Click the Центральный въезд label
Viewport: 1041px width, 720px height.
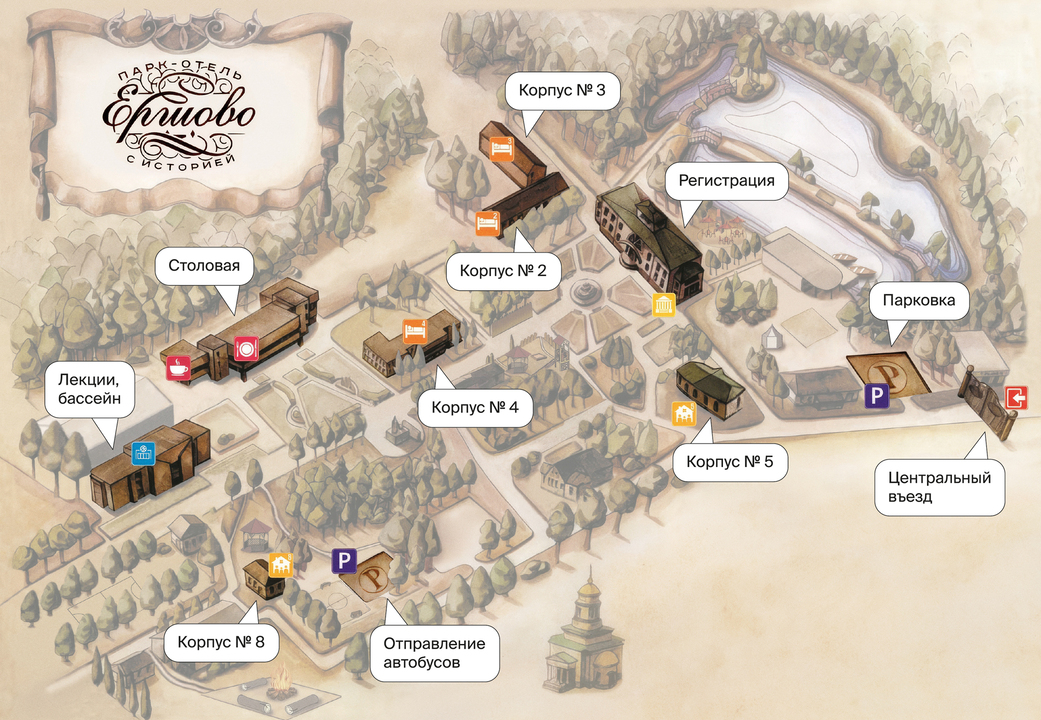tap(940, 487)
